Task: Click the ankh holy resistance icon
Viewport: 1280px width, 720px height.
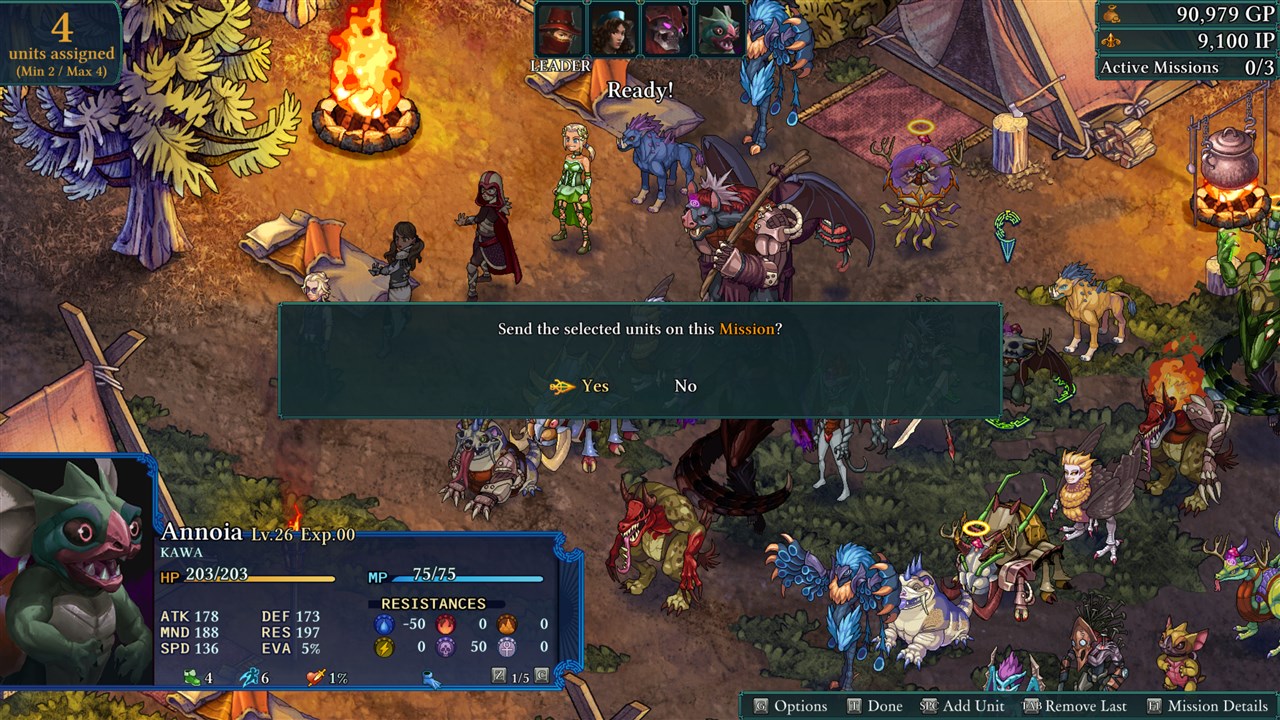Action: [x=507, y=647]
